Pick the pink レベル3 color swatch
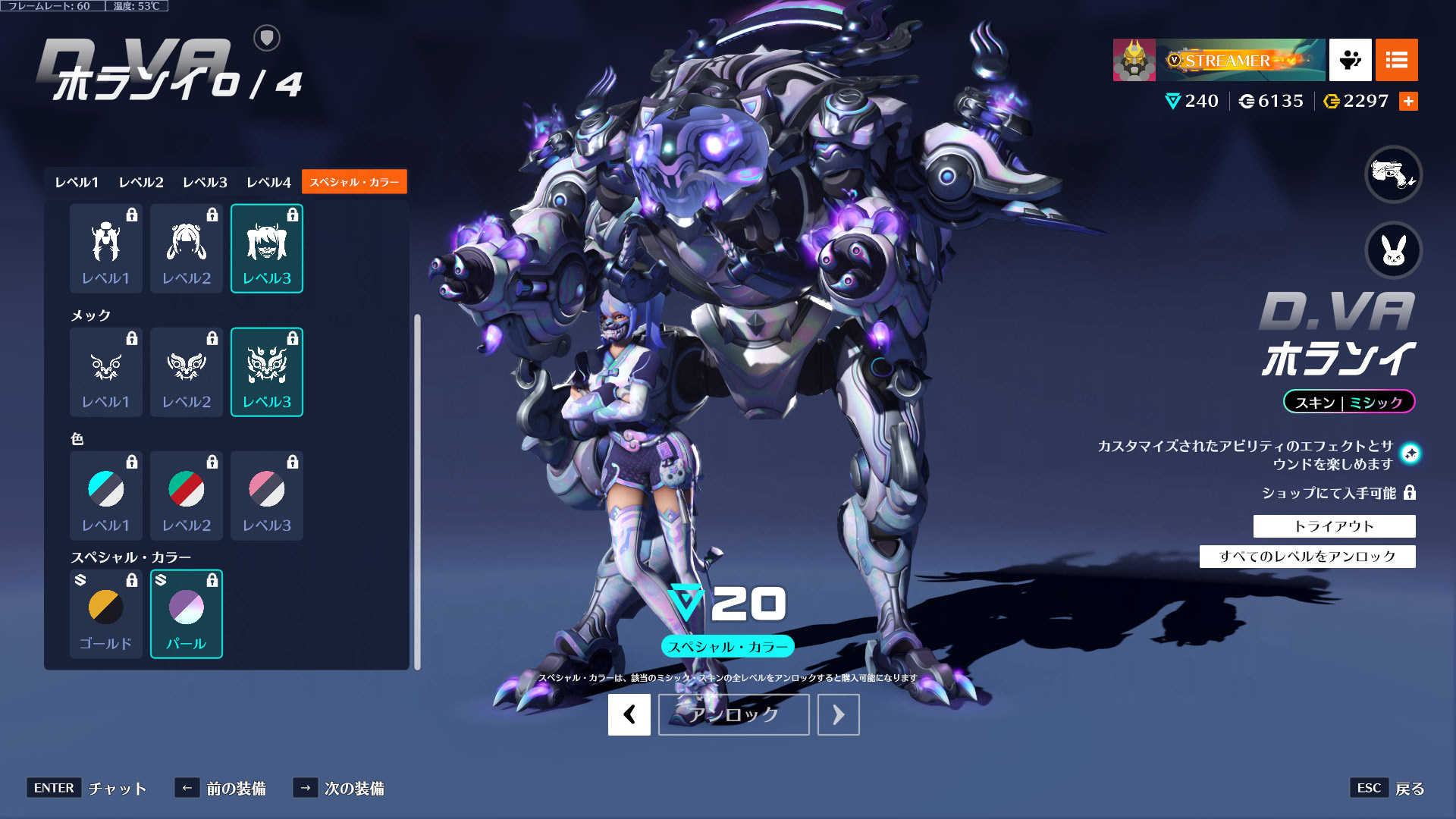Screen dimensions: 1456x819 click(x=267, y=495)
